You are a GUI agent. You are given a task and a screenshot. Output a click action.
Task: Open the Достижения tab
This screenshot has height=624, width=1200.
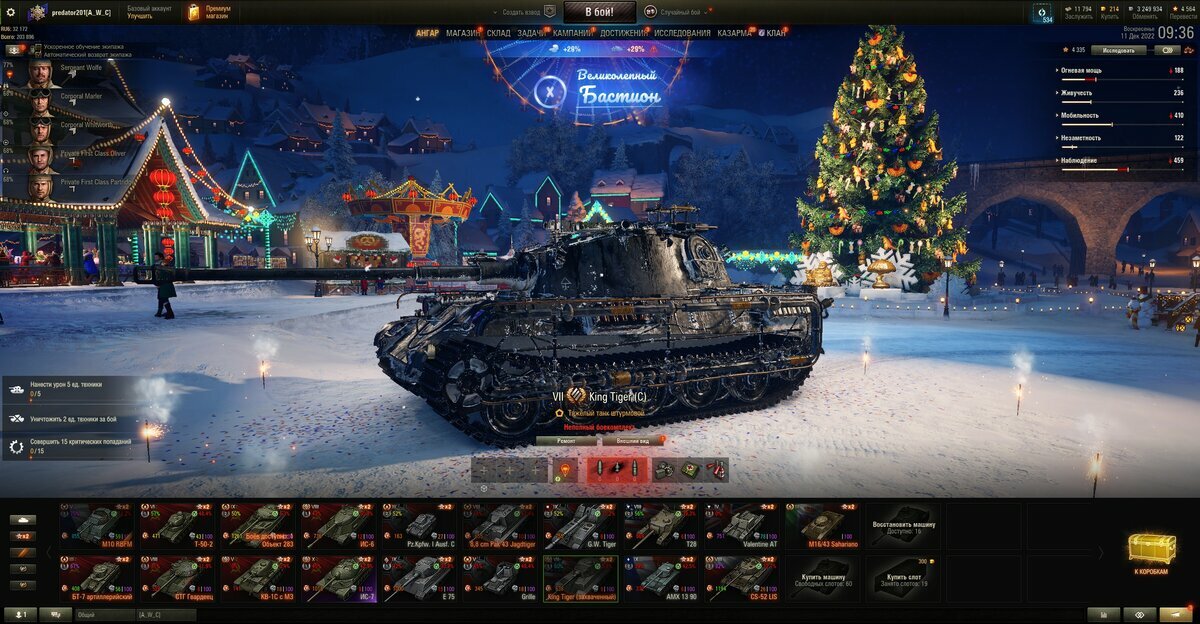coord(623,33)
